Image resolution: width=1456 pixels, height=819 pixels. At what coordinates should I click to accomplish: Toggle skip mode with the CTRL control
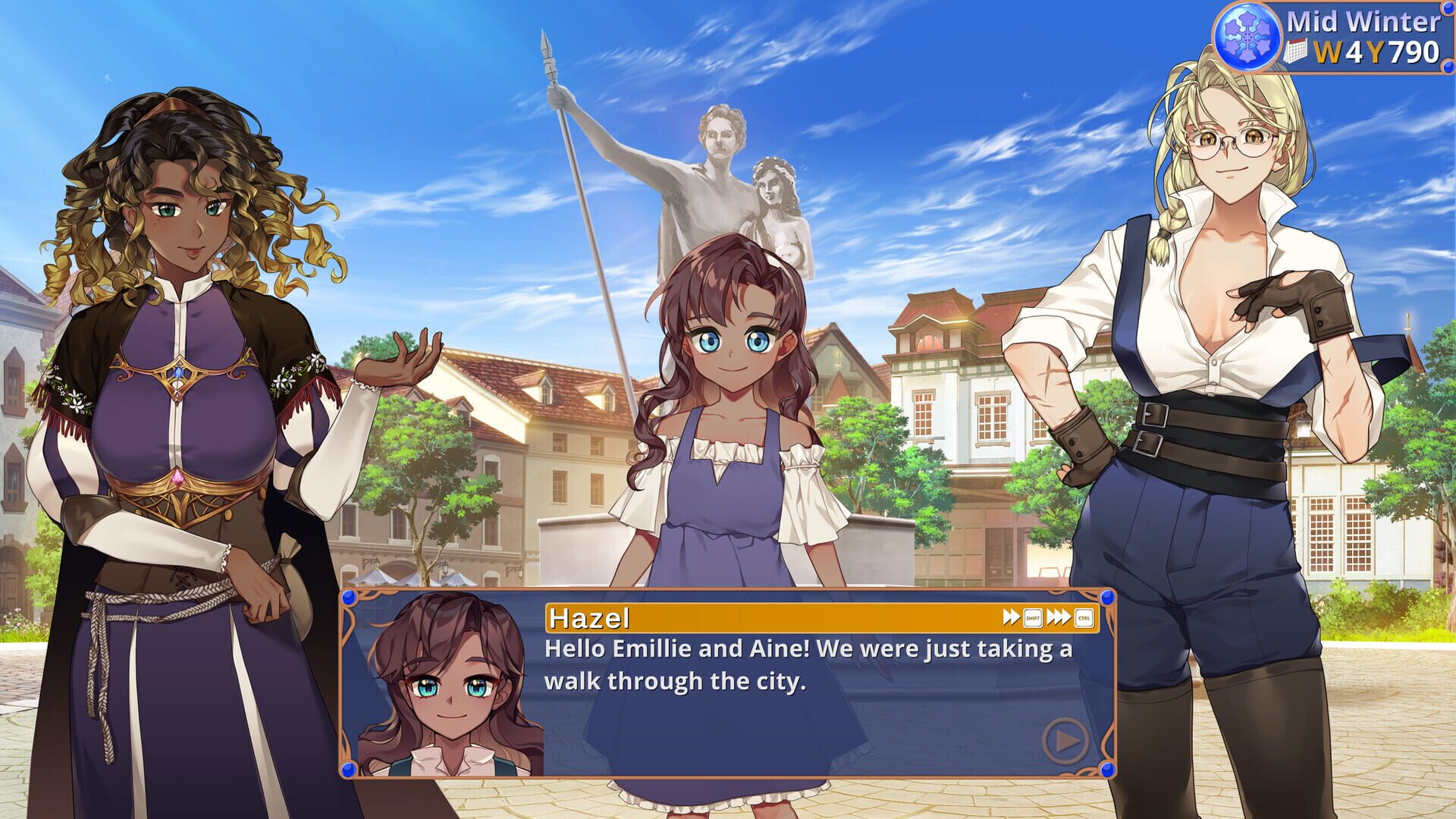[1084, 617]
